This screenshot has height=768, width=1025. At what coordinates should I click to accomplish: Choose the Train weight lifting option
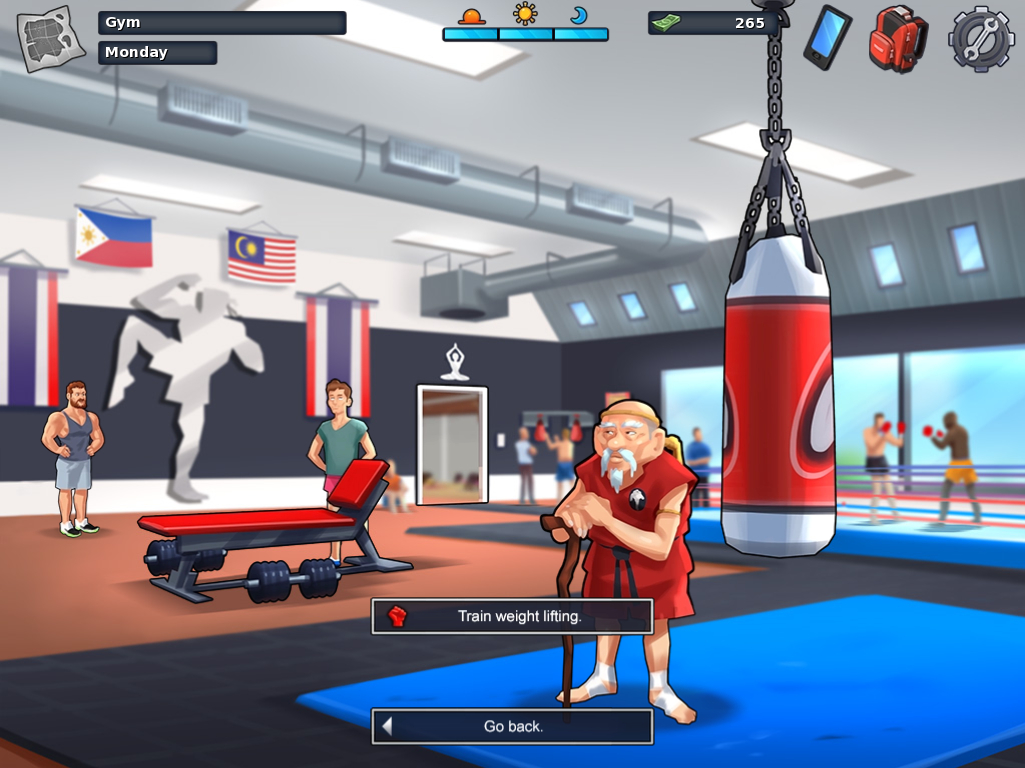pos(512,616)
